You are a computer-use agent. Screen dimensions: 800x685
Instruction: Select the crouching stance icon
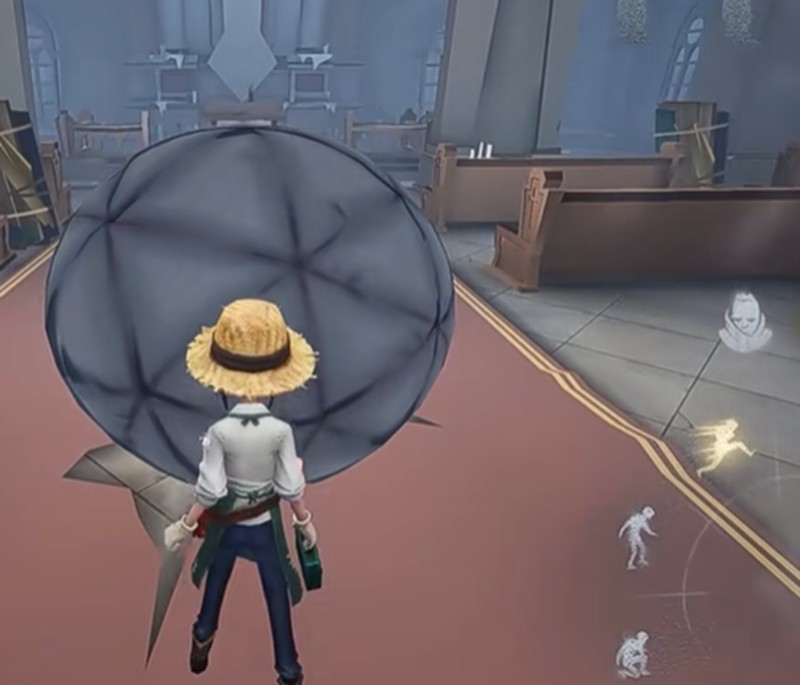point(633,654)
